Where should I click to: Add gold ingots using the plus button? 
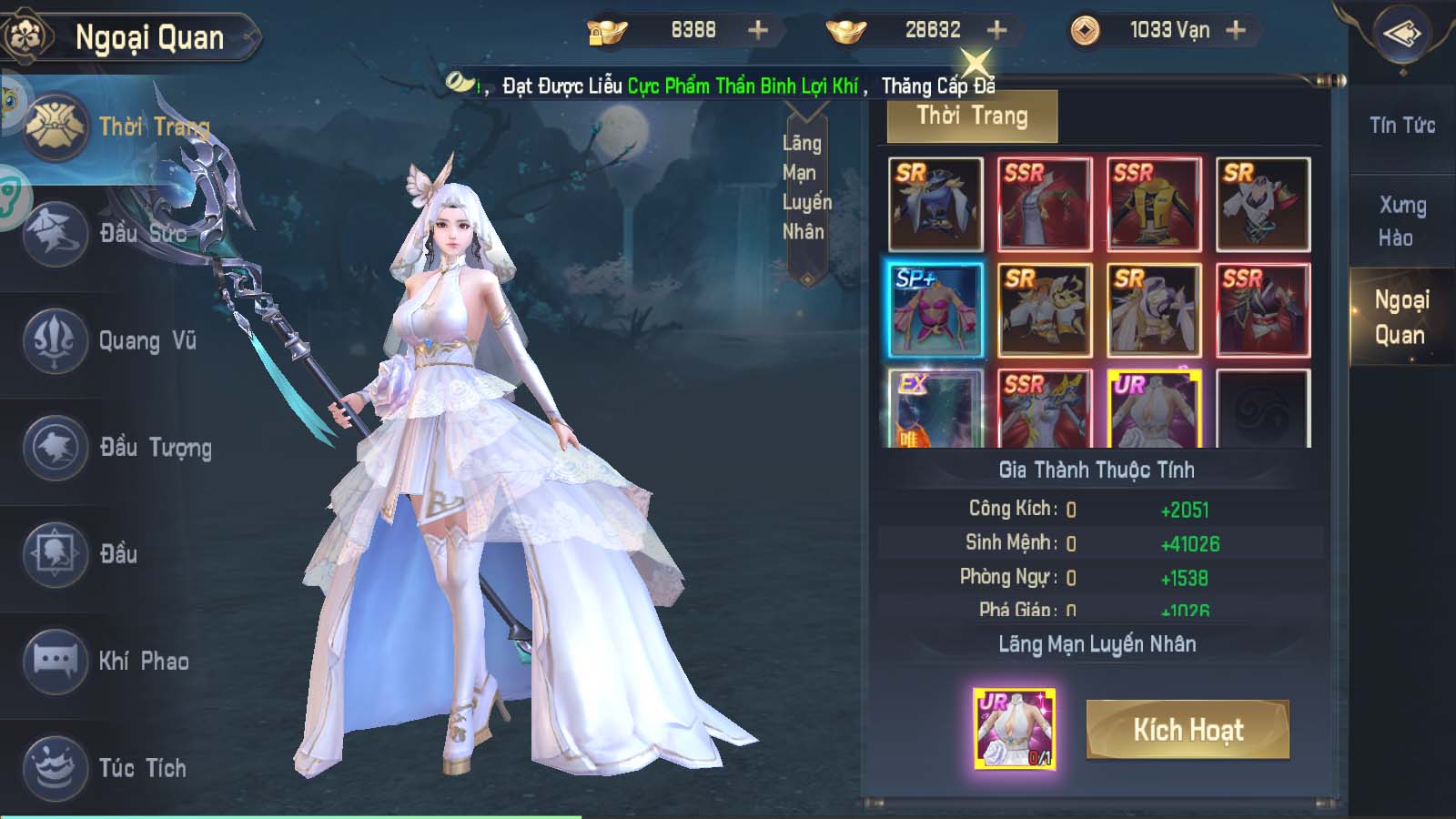coord(997,30)
